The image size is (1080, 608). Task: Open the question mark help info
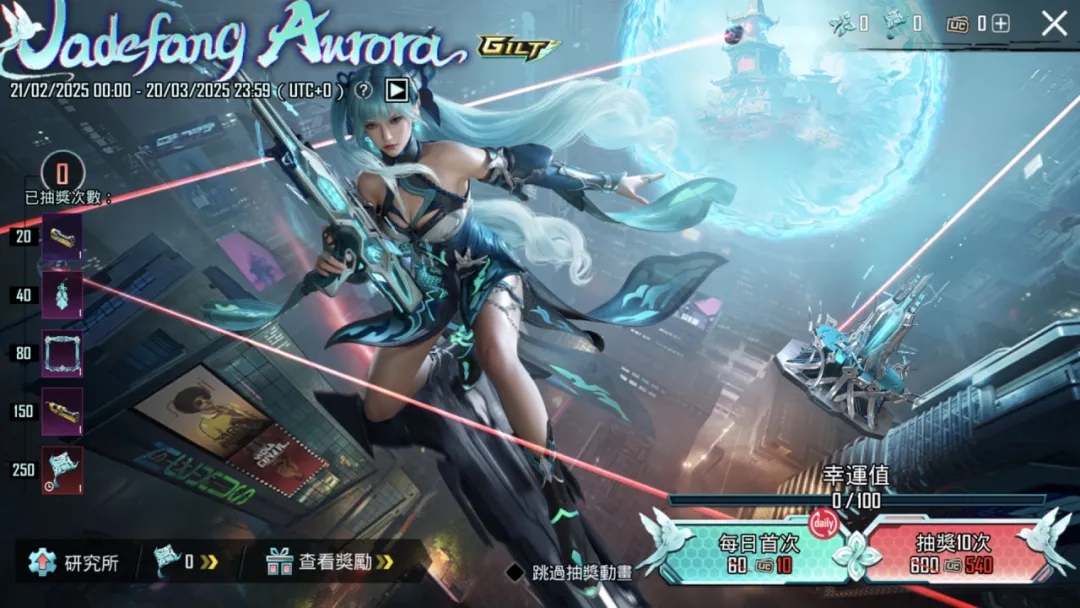[364, 90]
